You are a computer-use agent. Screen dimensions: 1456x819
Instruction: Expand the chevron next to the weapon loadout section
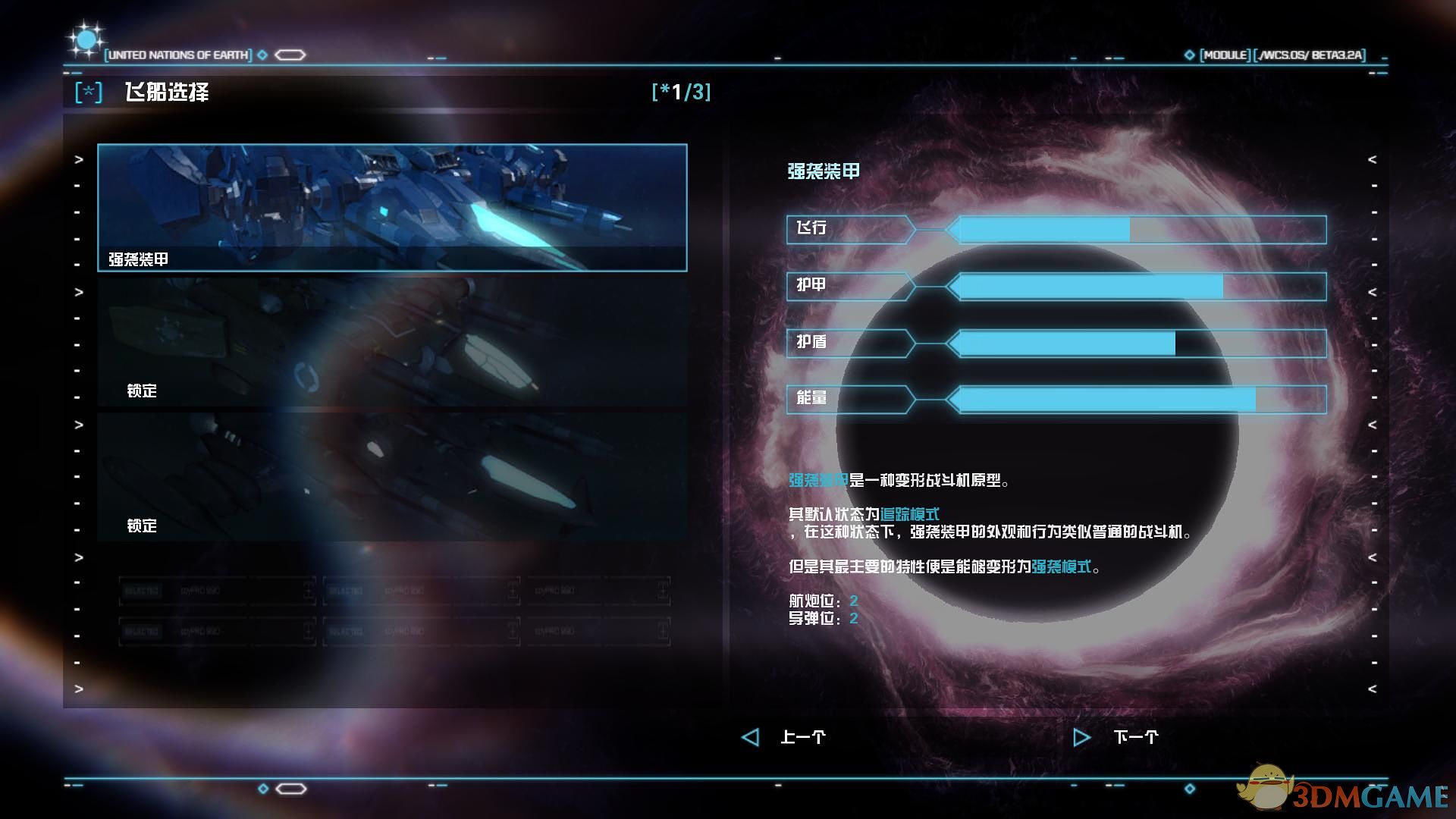pos(77,559)
